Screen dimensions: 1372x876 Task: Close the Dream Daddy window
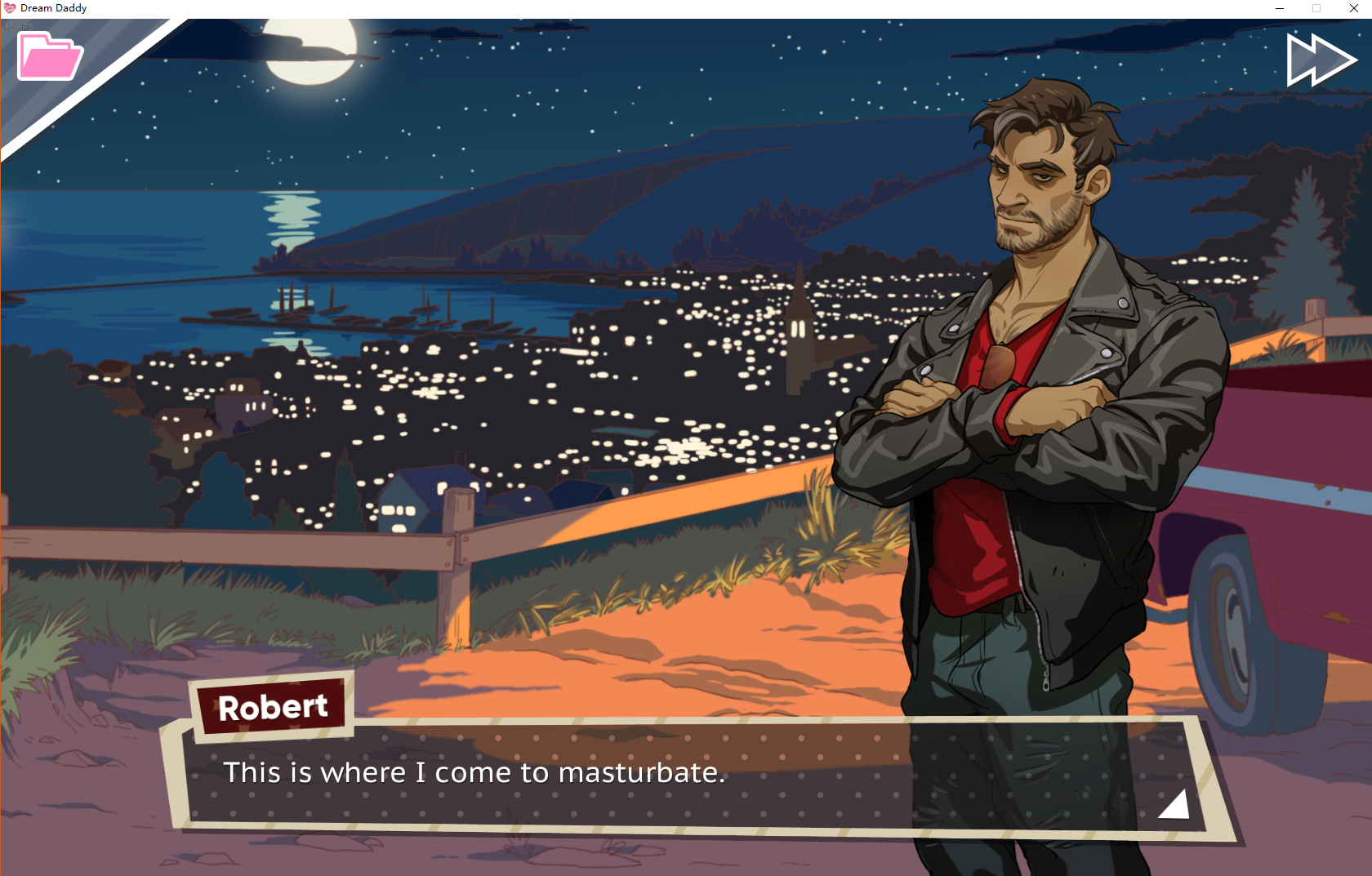(x=1353, y=8)
